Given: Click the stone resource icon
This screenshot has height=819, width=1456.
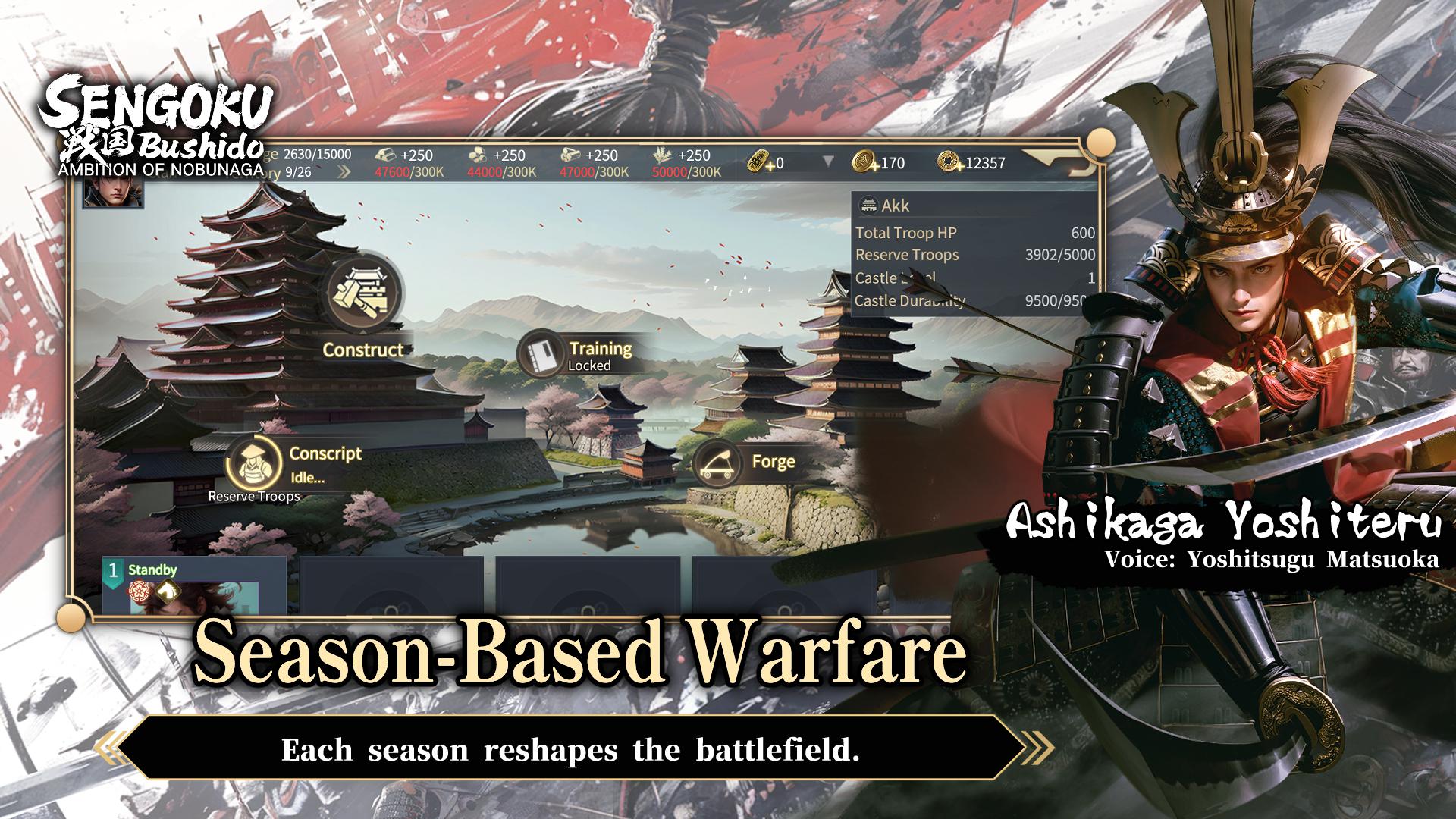Looking at the screenshot, I should 478,154.
